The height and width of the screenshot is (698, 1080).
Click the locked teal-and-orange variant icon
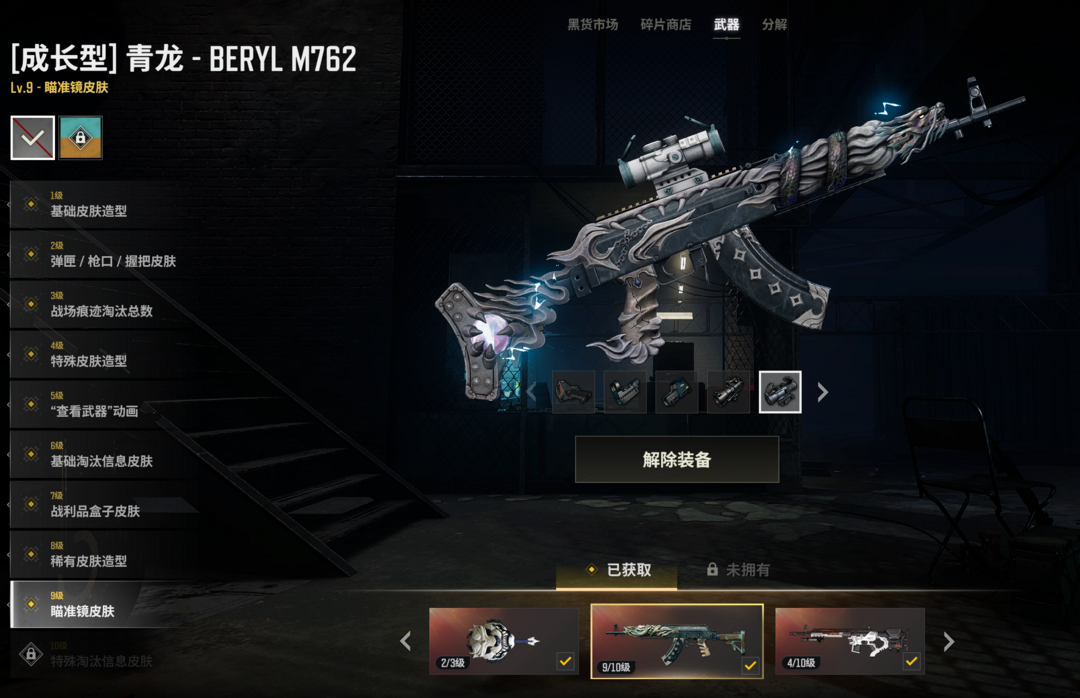tap(80, 138)
